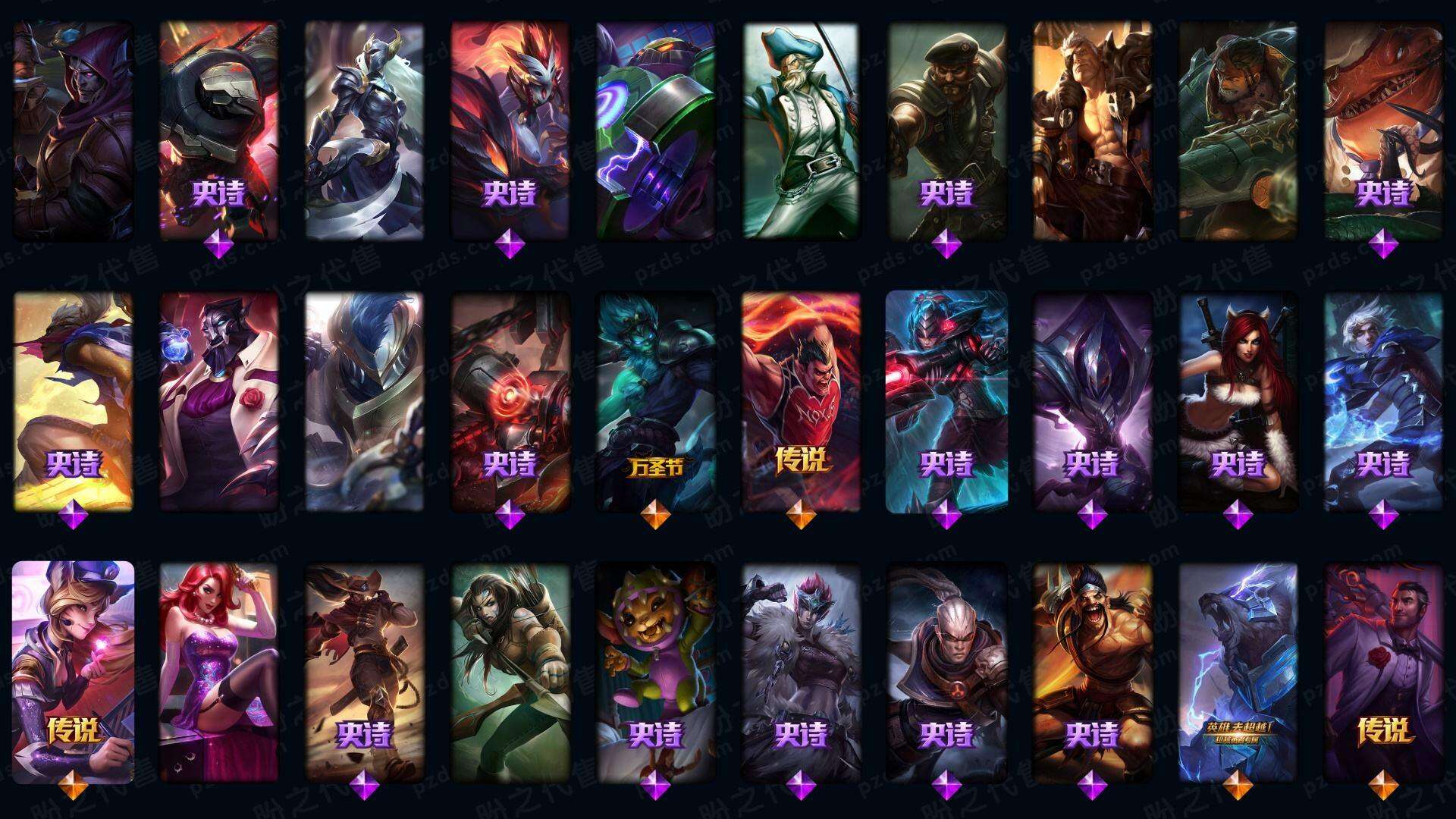Choose the suited man with rose skin
The height and width of the screenshot is (819, 1456).
pos(1383,673)
